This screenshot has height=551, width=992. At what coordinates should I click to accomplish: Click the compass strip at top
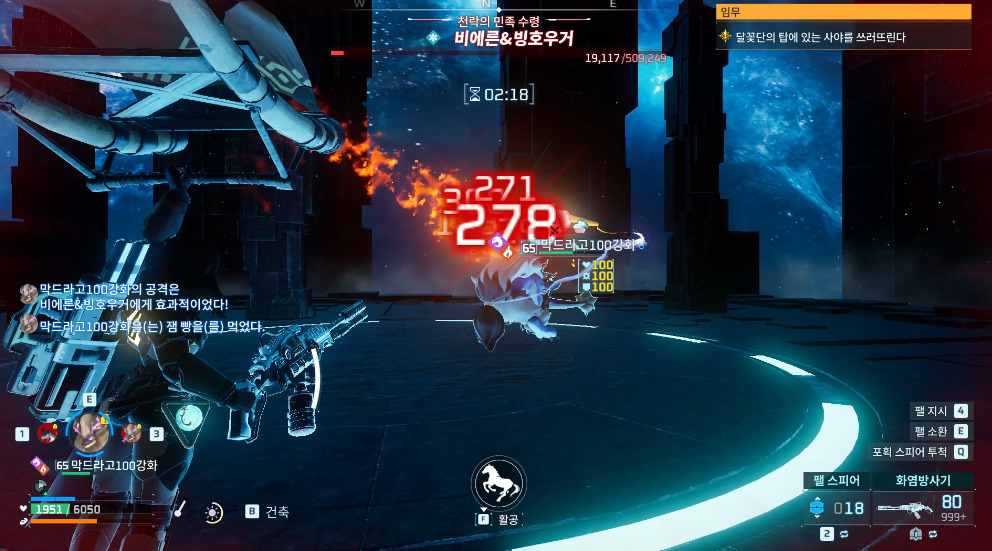coord(485,5)
